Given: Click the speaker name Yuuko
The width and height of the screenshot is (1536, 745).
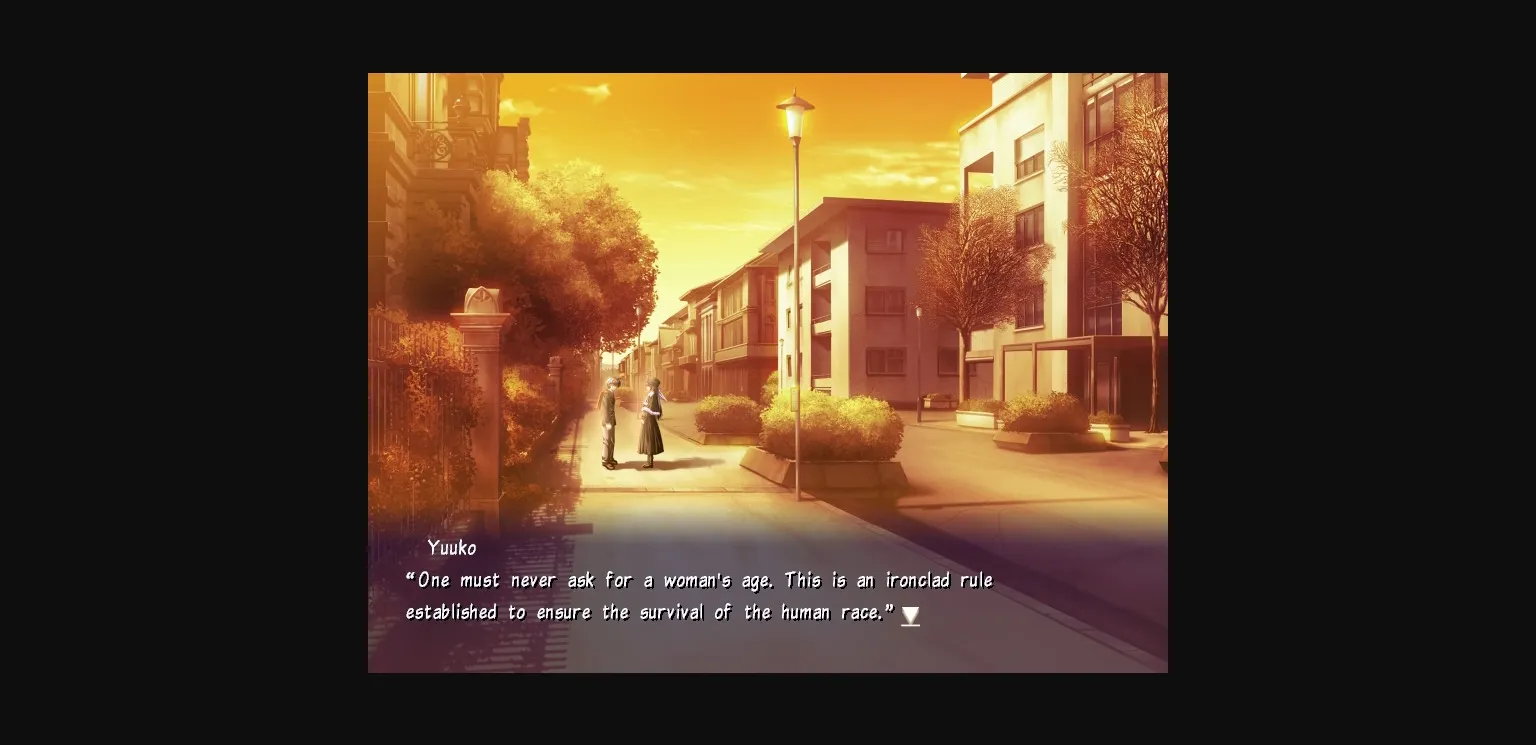Looking at the screenshot, I should coord(452,548).
